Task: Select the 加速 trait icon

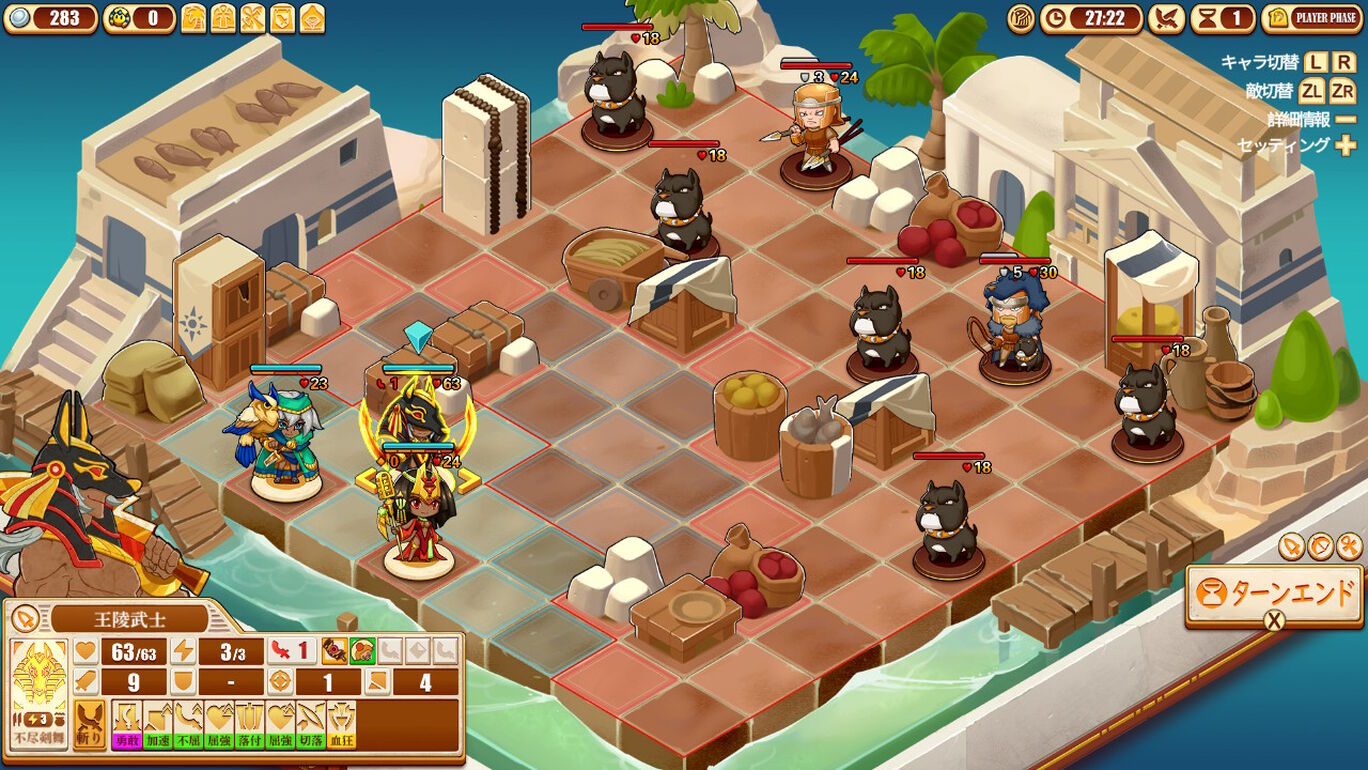Action: (x=158, y=726)
